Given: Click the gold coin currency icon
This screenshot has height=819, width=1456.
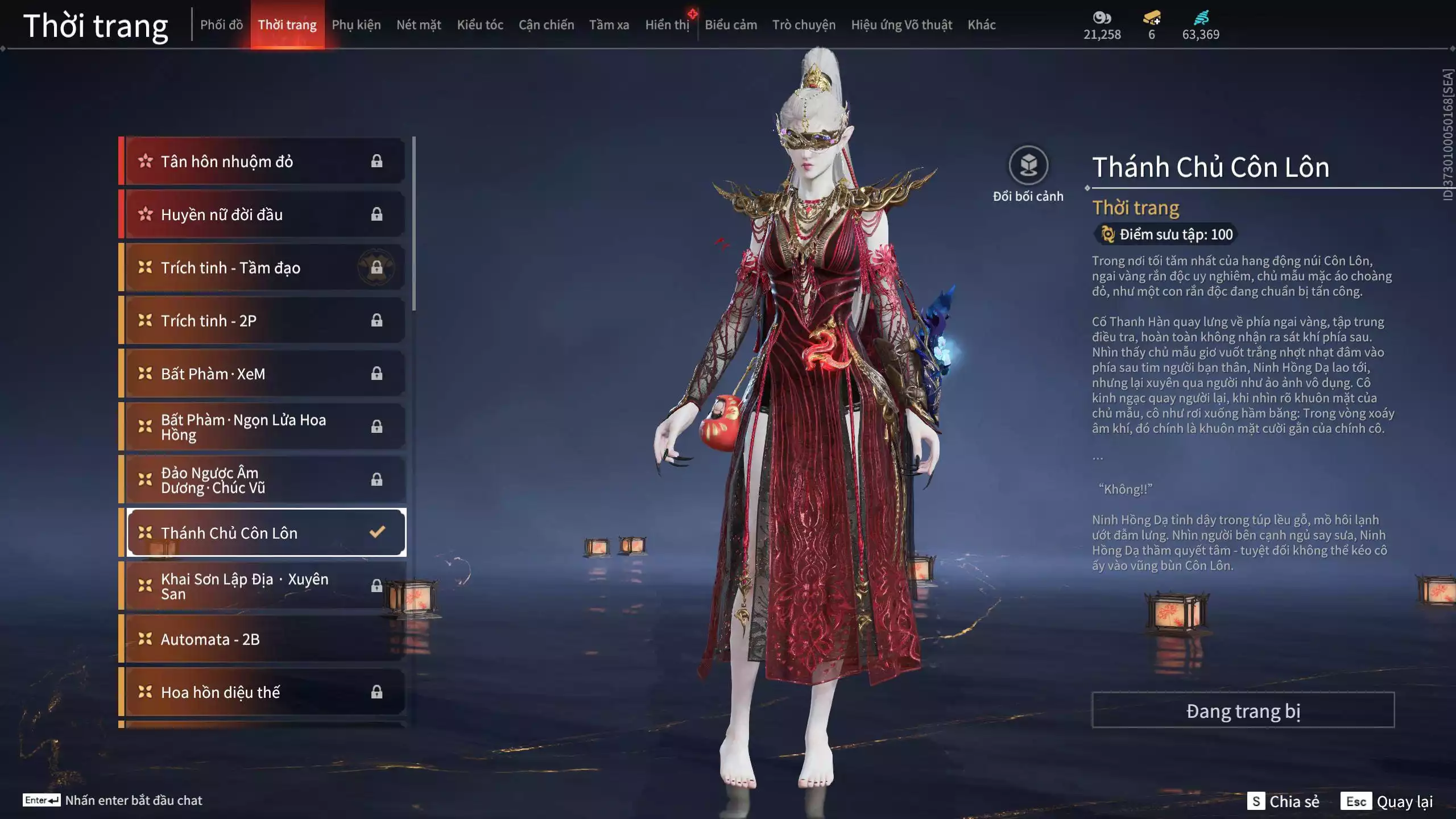Looking at the screenshot, I should coord(1103,18).
